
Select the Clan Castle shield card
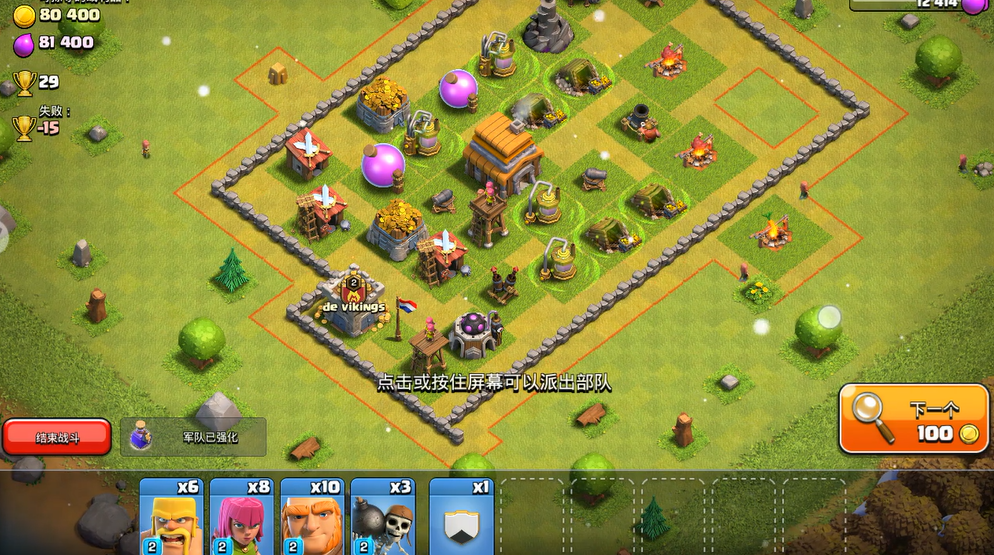(461, 518)
